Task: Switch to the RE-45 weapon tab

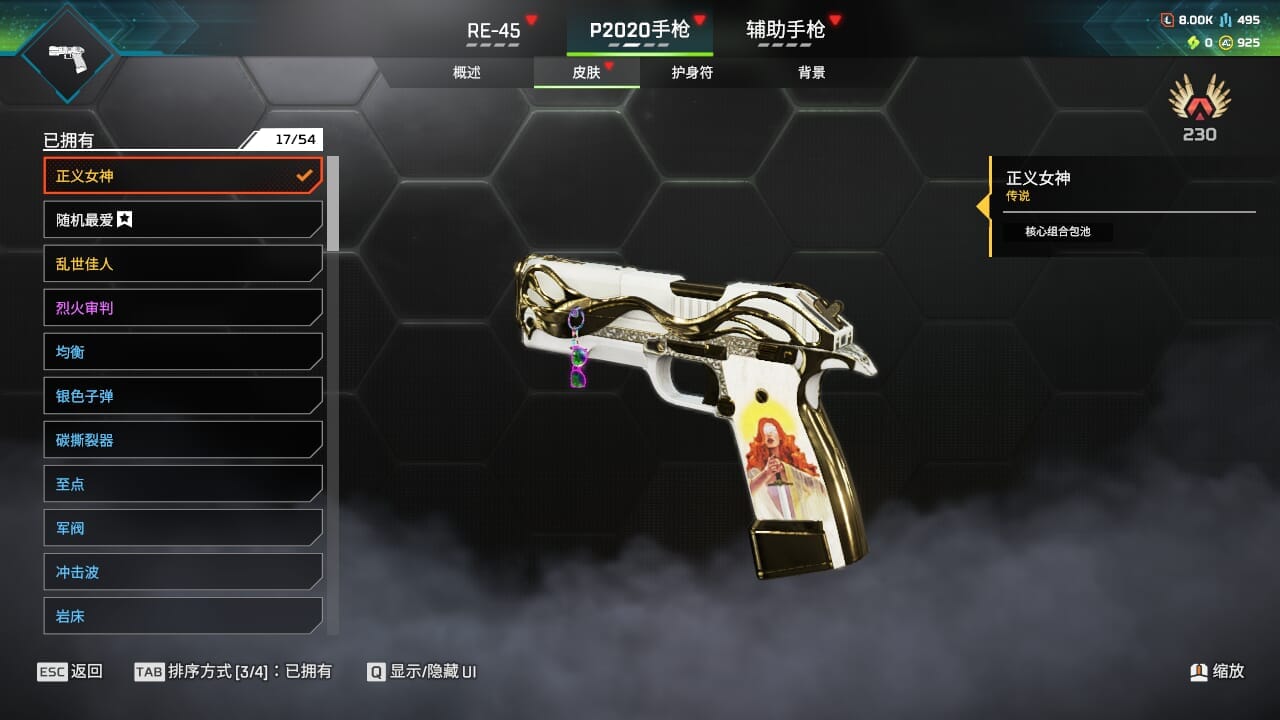Action: (x=494, y=30)
